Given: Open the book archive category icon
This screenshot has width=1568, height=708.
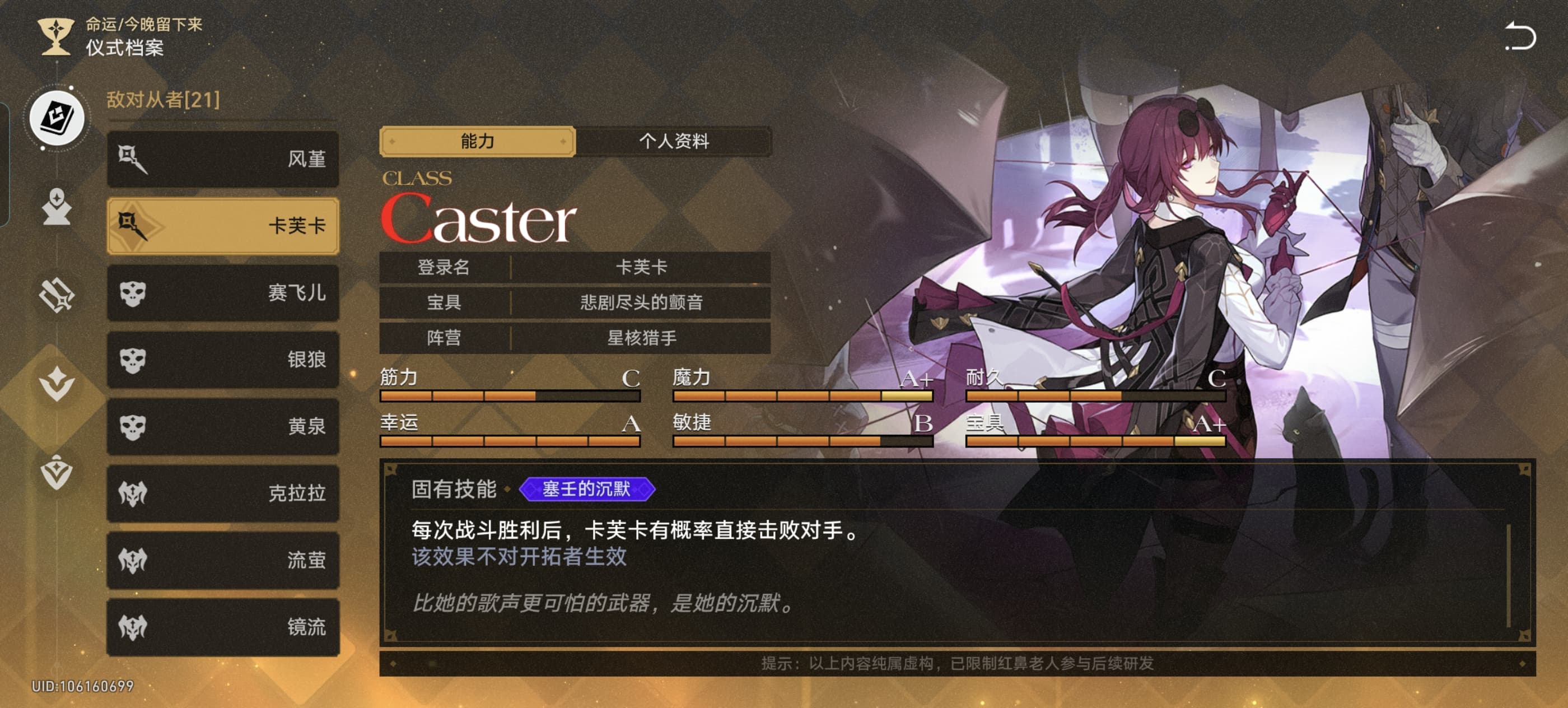Looking at the screenshot, I should click(57, 118).
